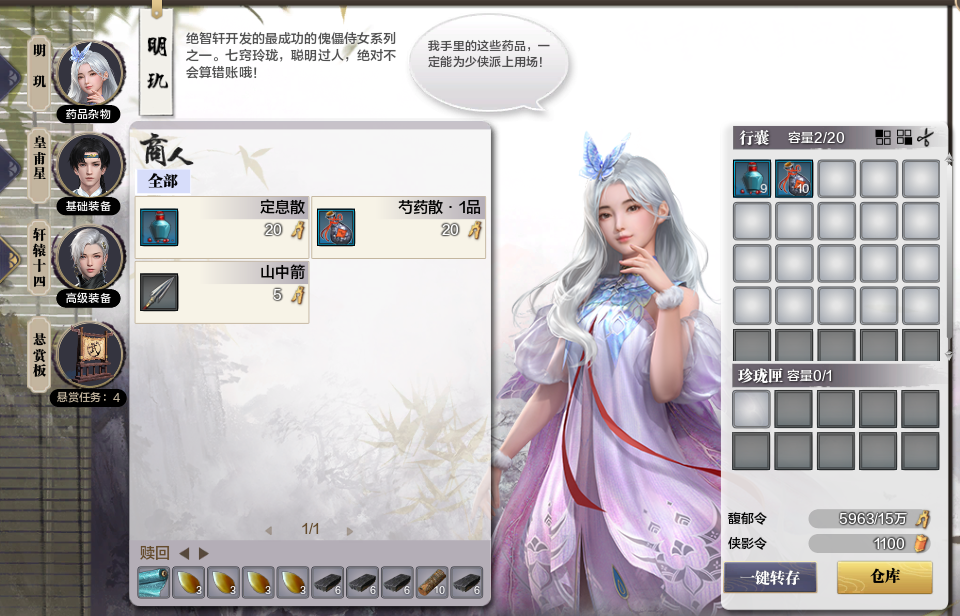
Task: Click the 赎回 buyback left arrow
Action: coord(184,553)
